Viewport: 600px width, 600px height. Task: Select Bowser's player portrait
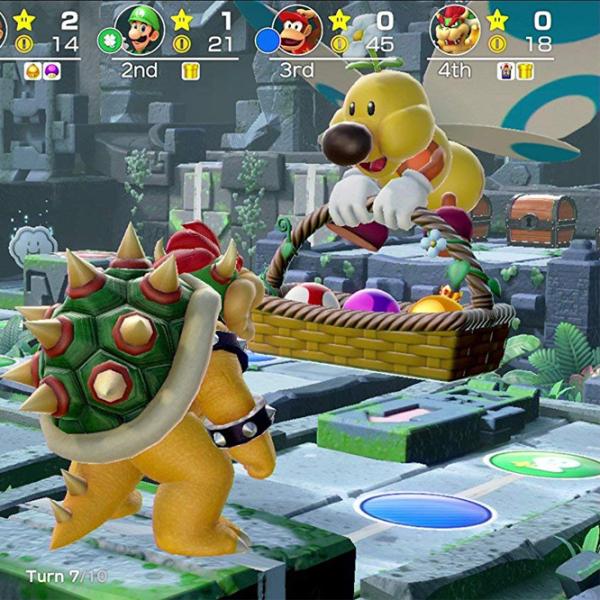pyautogui.click(x=455, y=29)
